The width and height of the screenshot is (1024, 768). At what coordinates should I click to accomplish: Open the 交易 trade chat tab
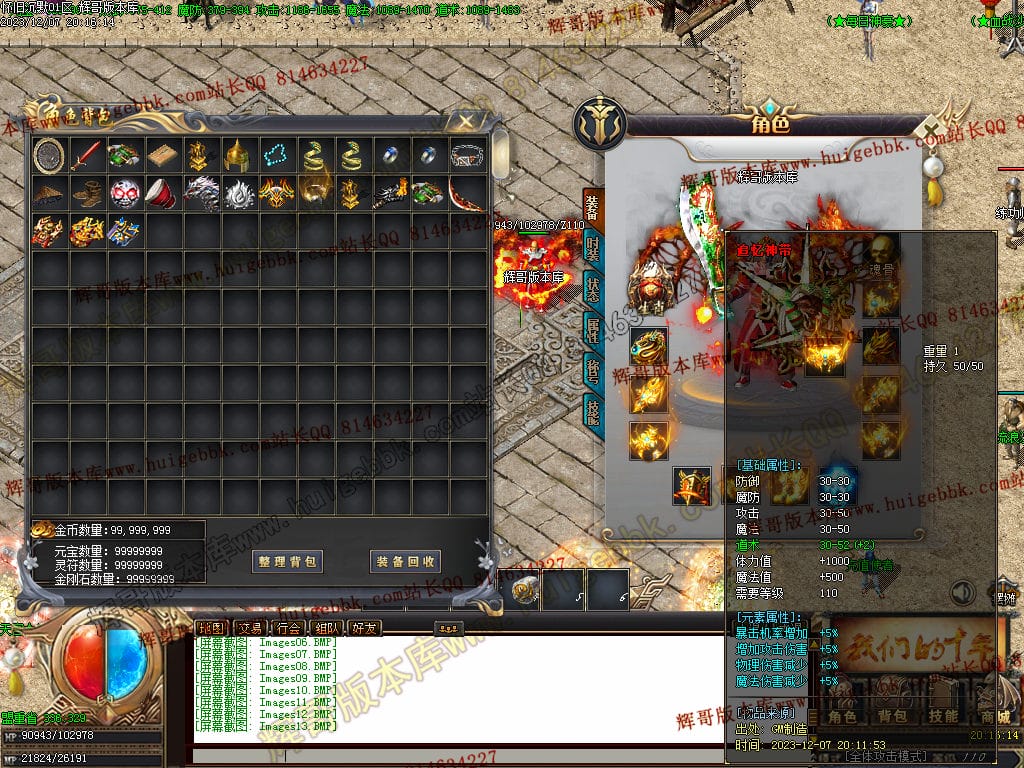click(248, 628)
